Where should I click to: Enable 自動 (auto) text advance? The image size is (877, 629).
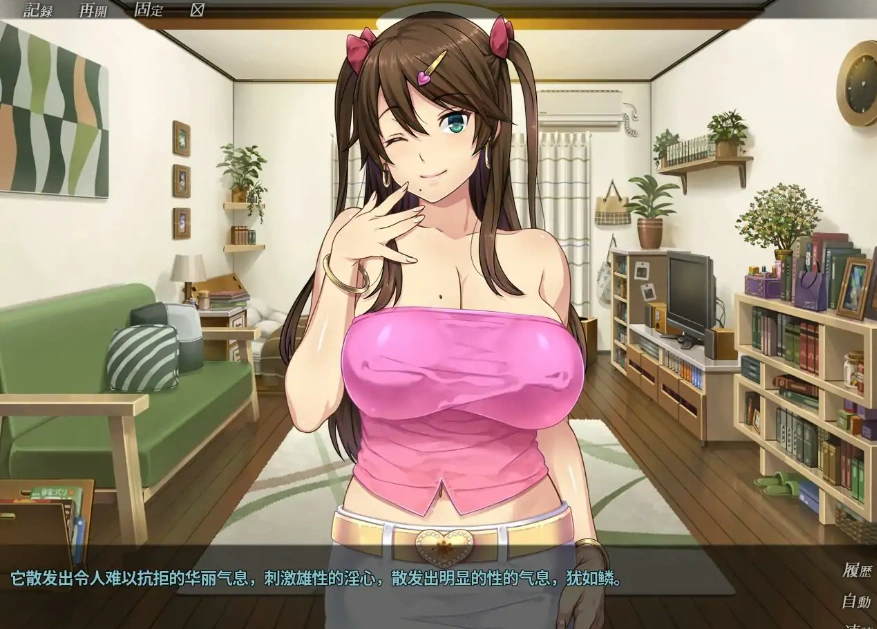click(856, 602)
